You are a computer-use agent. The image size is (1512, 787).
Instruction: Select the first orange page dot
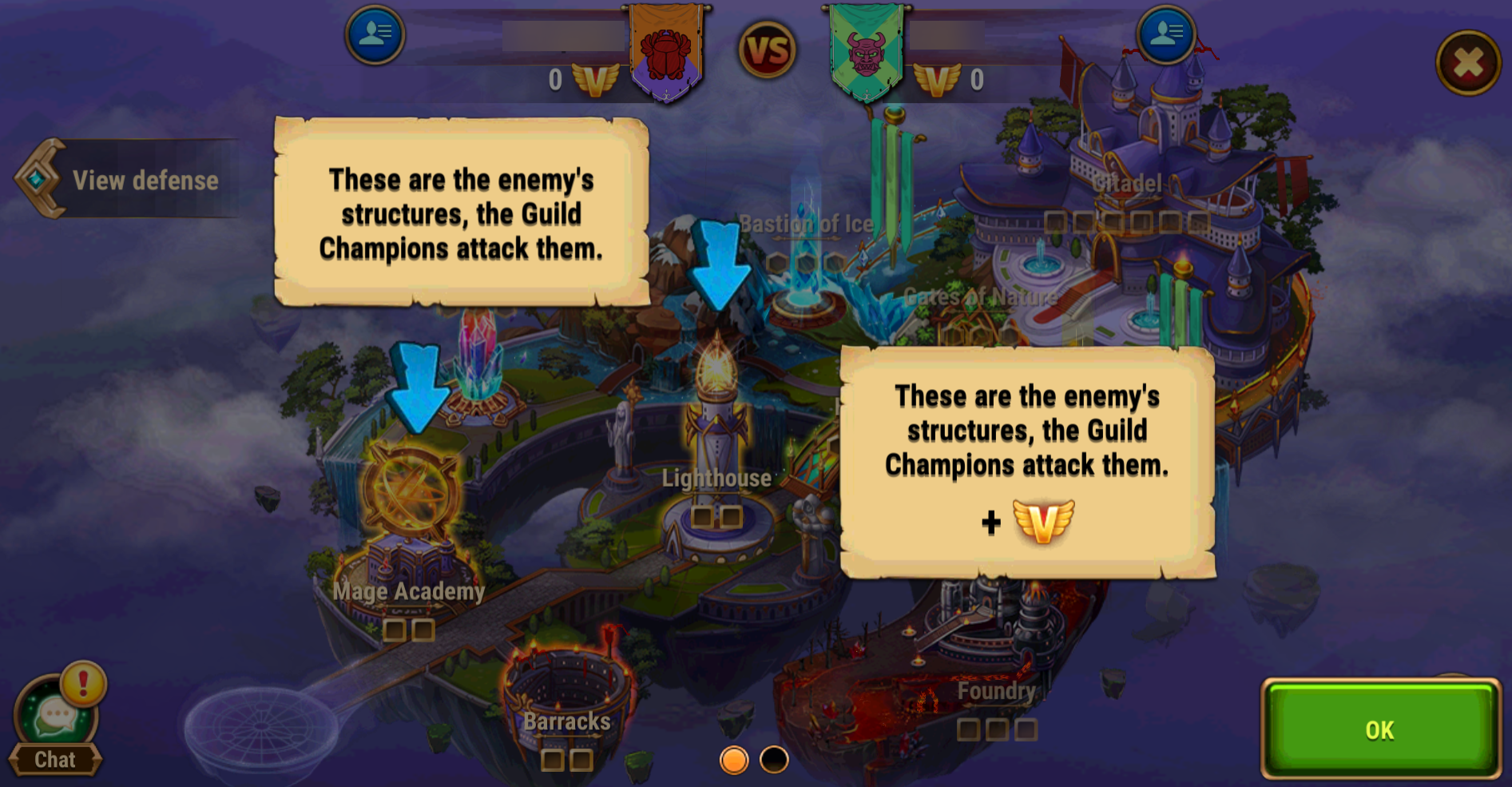click(733, 759)
